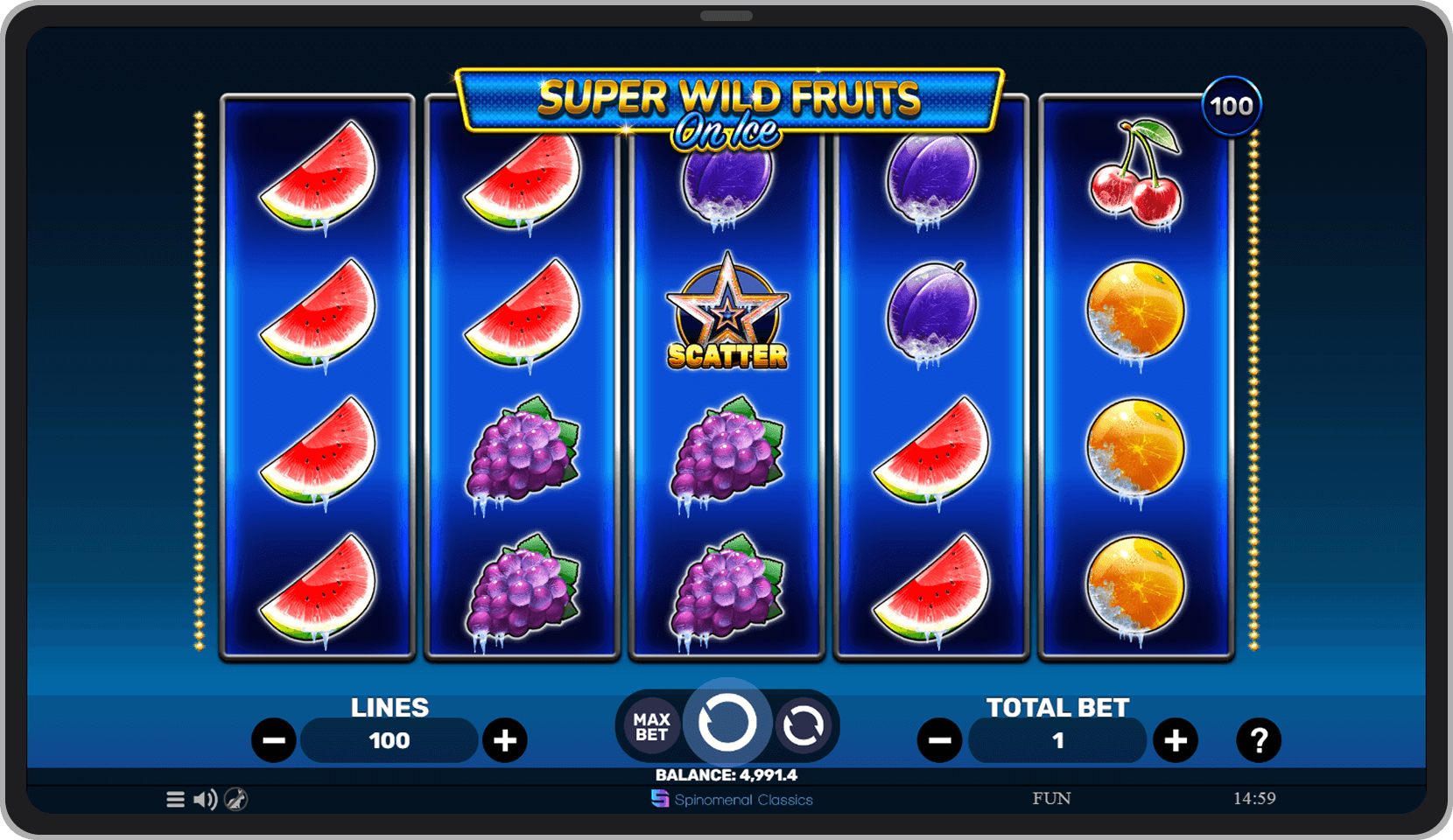
Task: Click the BALANCE display showing 4,991.4
Action: pyautogui.click(x=726, y=774)
